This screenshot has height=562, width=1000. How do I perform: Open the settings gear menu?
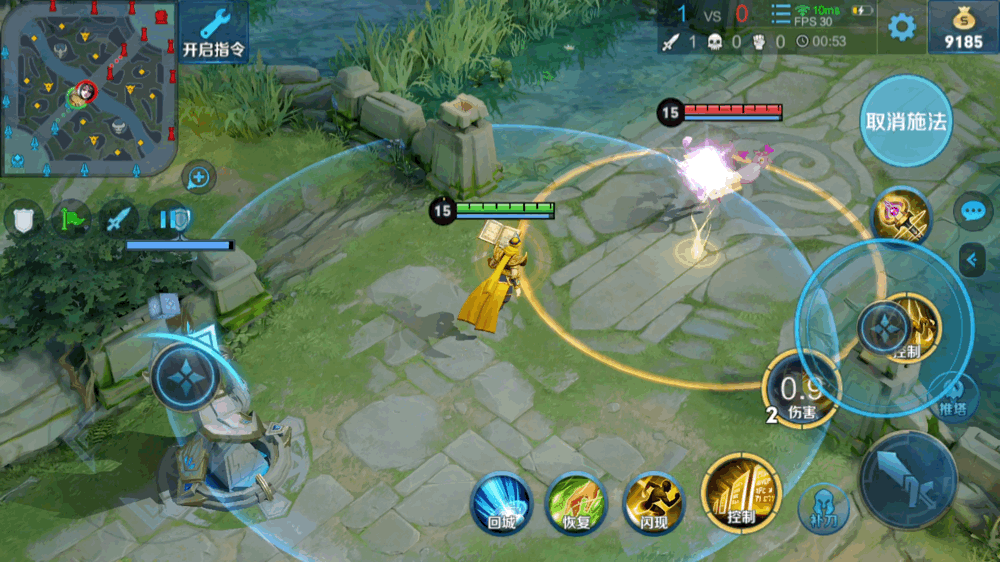pyautogui.click(x=902, y=27)
